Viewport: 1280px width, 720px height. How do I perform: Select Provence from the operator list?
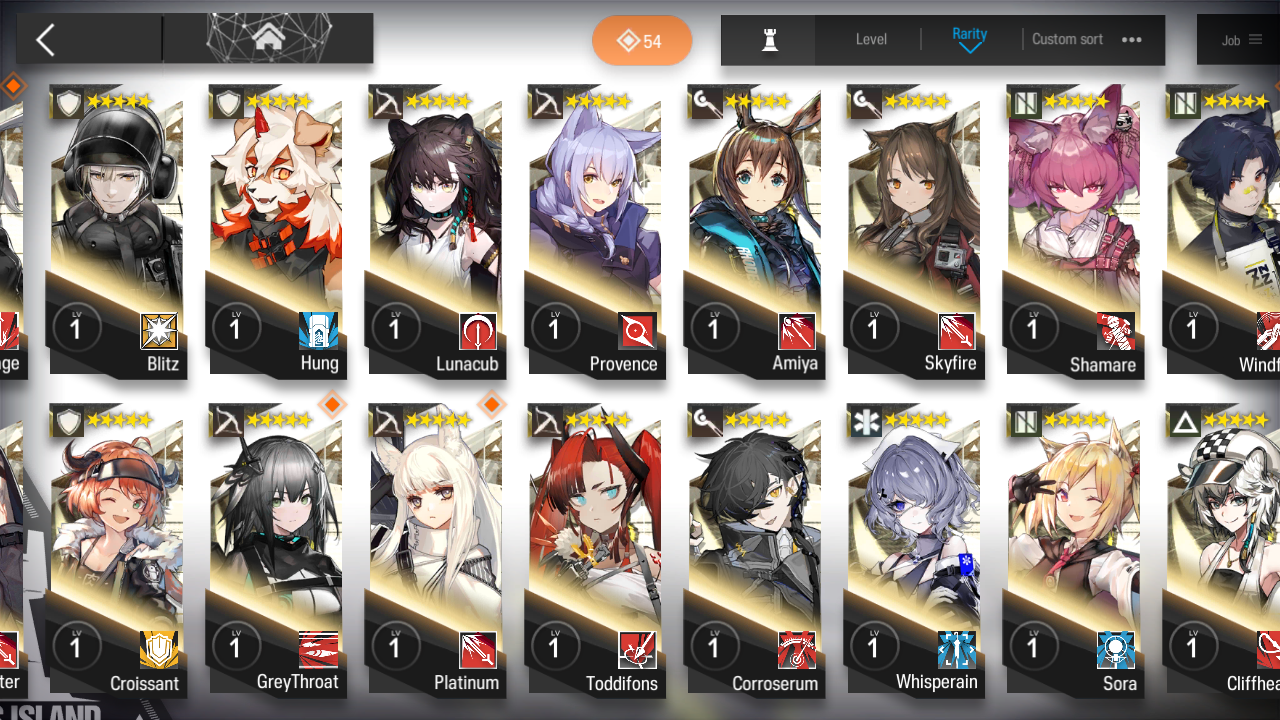[x=595, y=230]
